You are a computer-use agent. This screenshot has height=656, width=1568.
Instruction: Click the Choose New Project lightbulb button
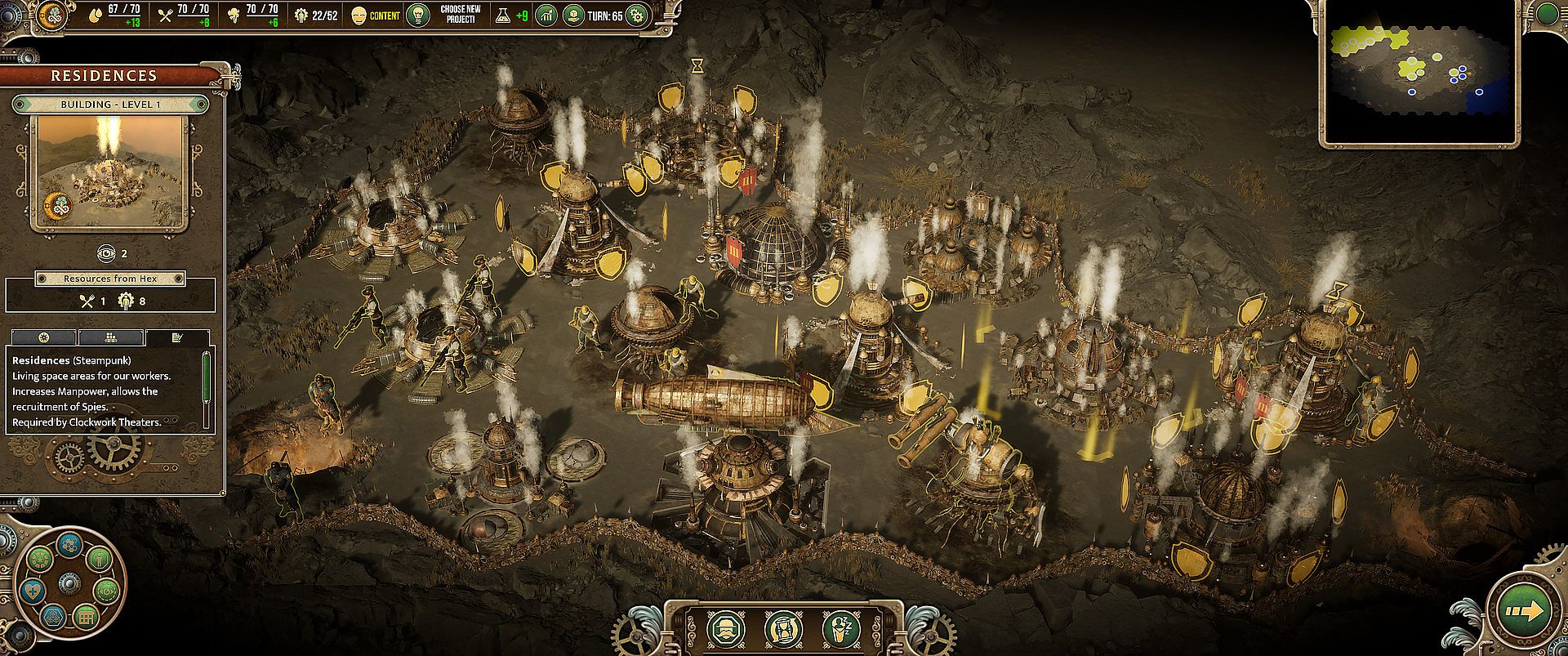click(x=418, y=15)
